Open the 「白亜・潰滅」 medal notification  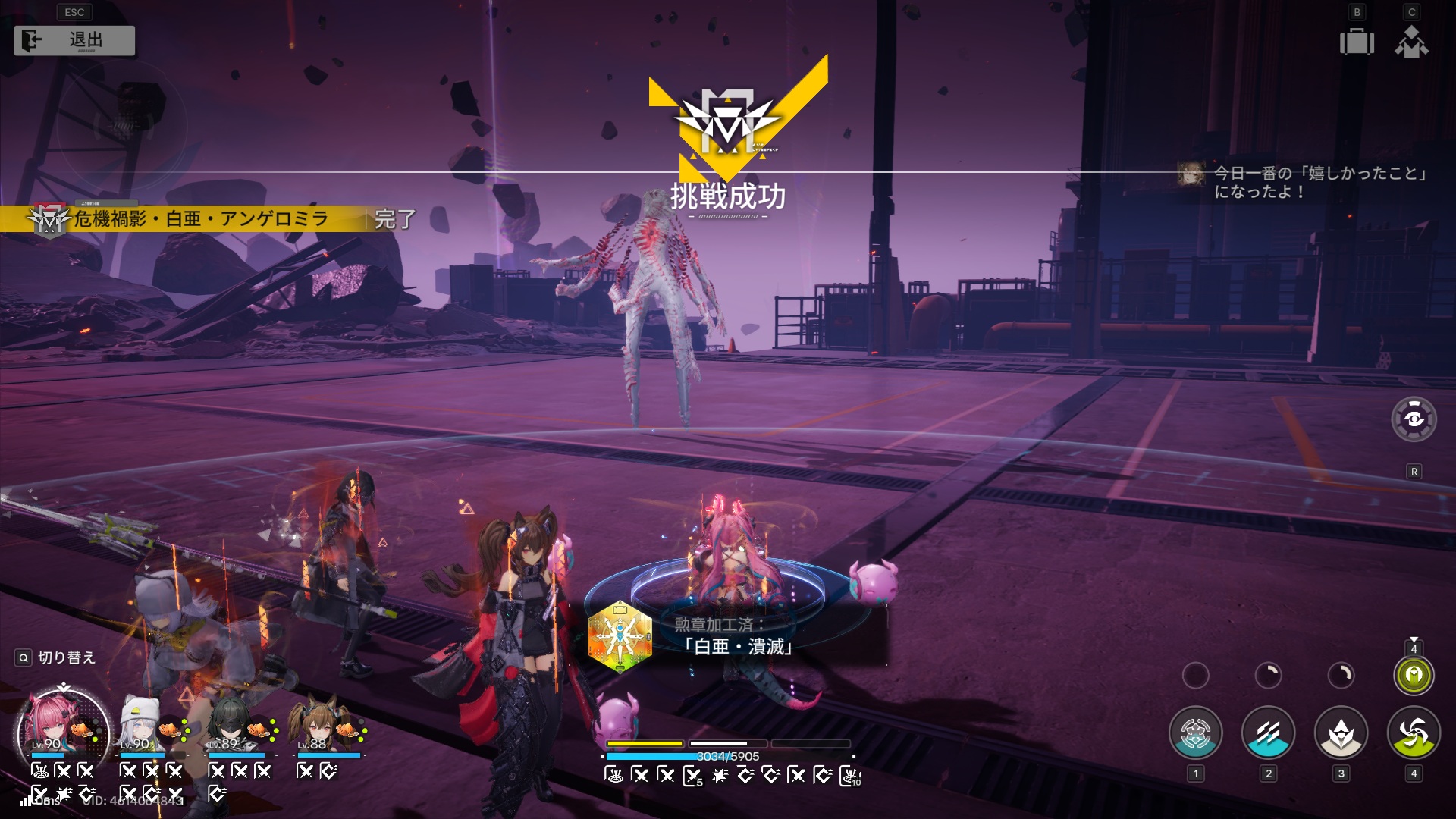click(728, 637)
